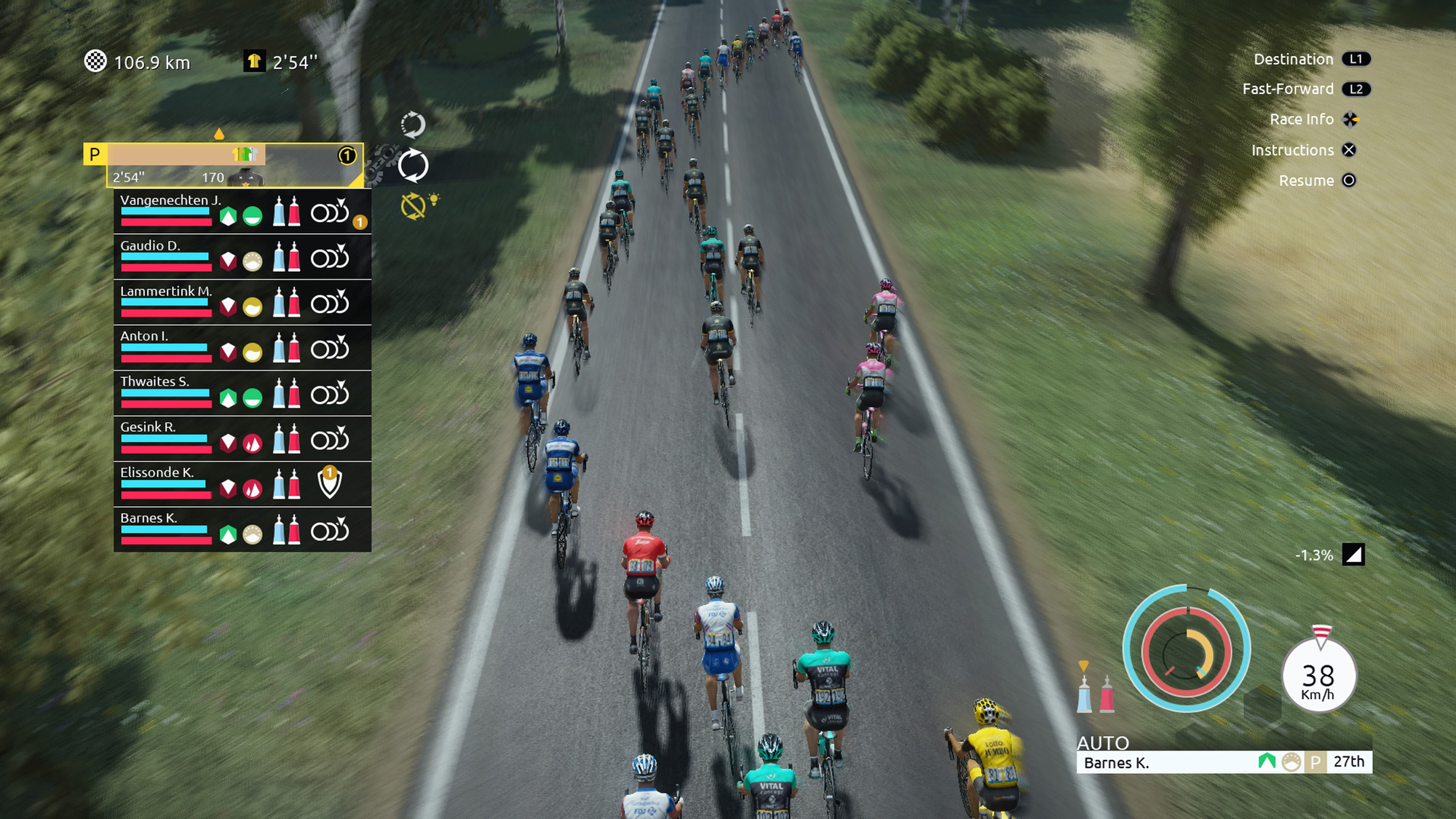Screen dimensions: 1456x819
Task: Click Elissonde K.'s protect shield icon
Action: 330,483
